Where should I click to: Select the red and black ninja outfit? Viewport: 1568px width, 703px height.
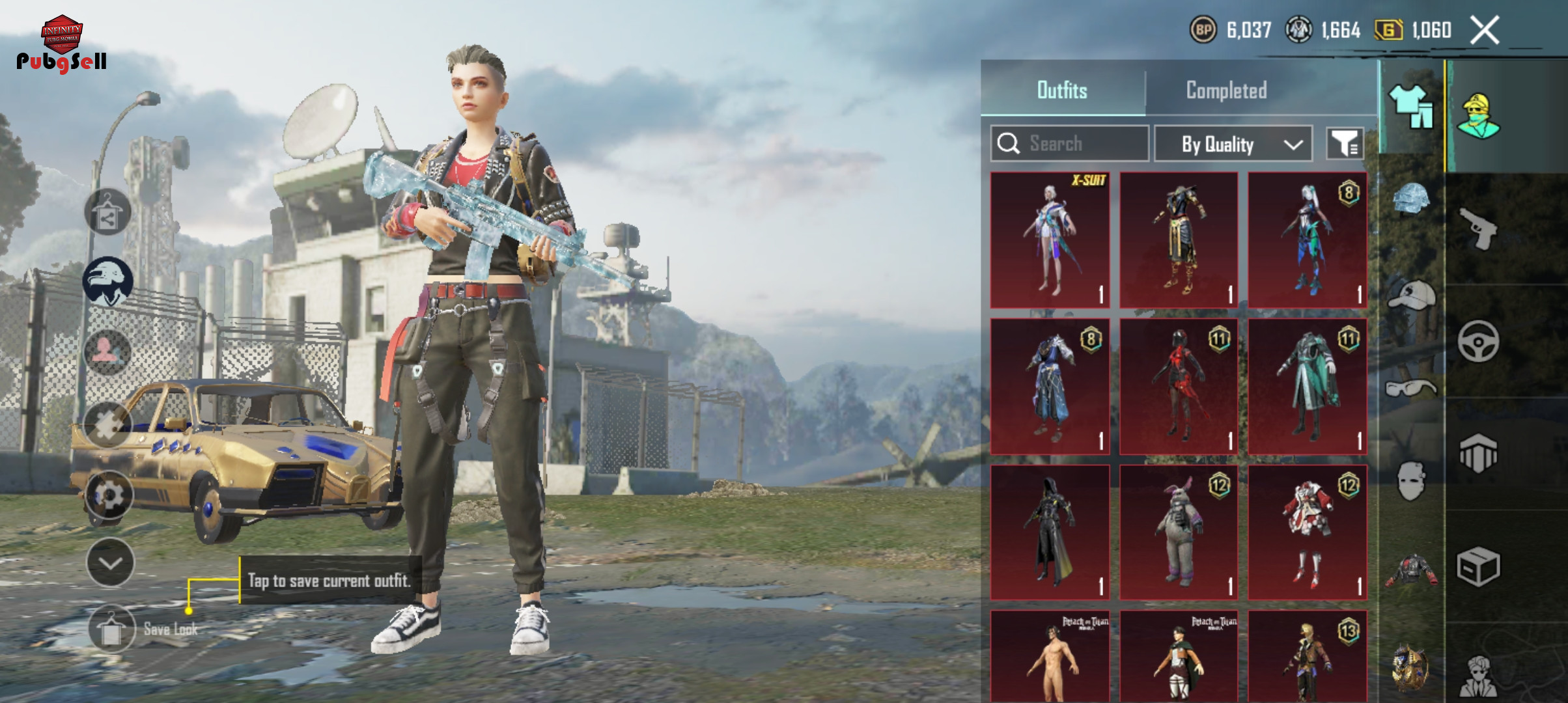pyautogui.click(x=1179, y=386)
